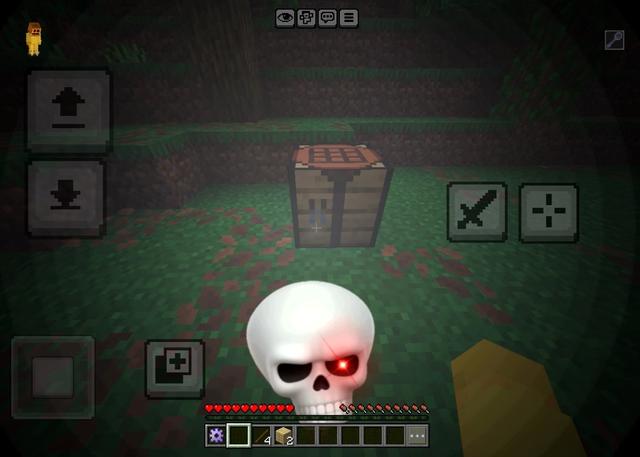Tap the plus-block place button

tap(175, 369)
